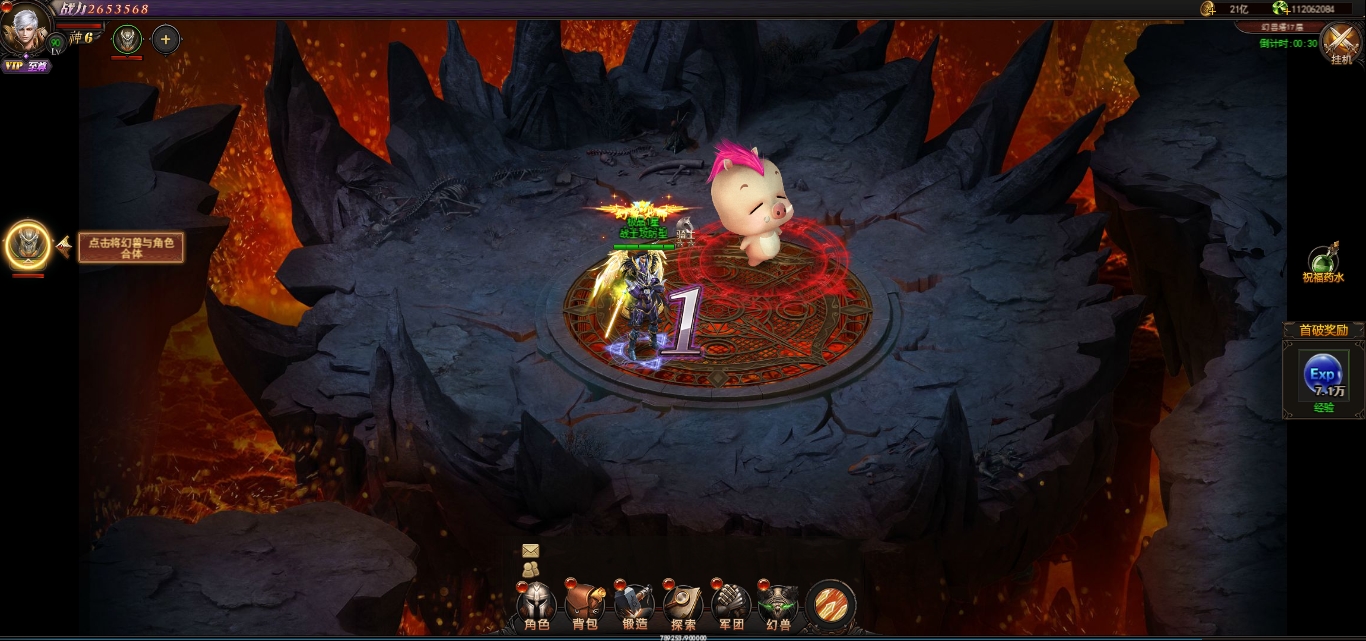1366x641 pixels.
Task: Open the mail envelope icon
Action: point(530,551)
